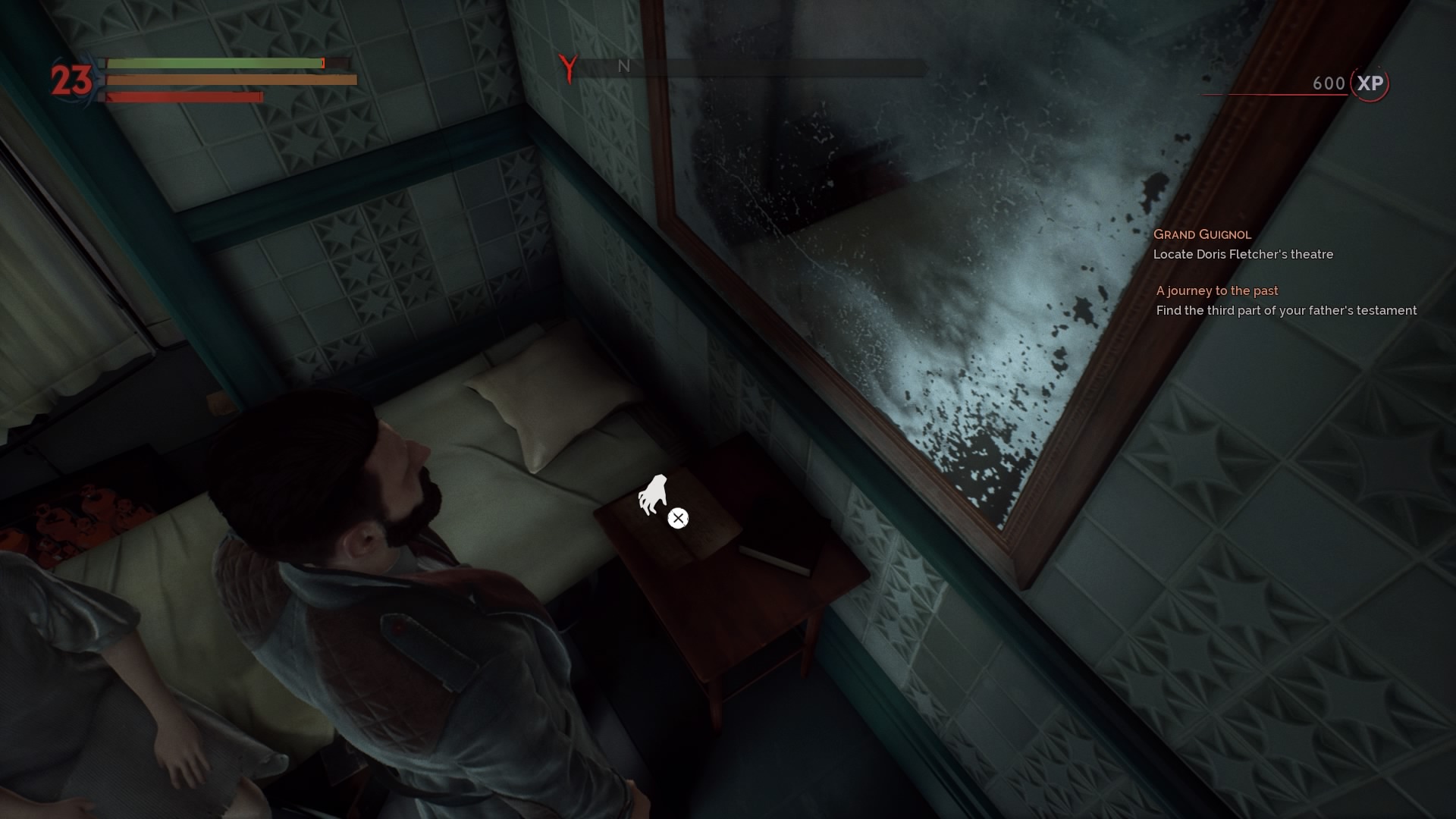Click the red Y button prompt
This screenshot has height=819, width=1456.
click(566, 68)
